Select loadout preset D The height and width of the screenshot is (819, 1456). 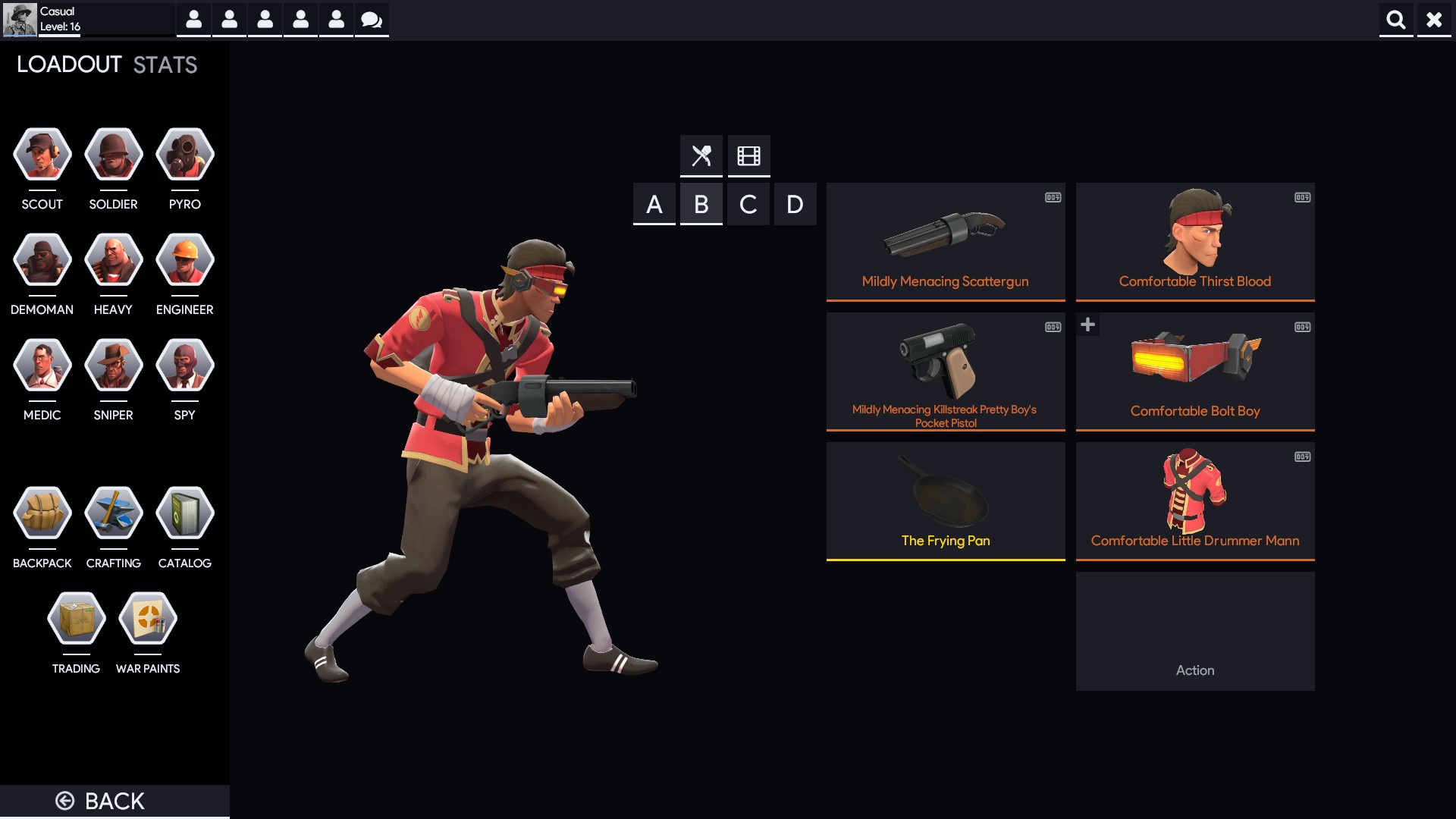coord(795,203)
